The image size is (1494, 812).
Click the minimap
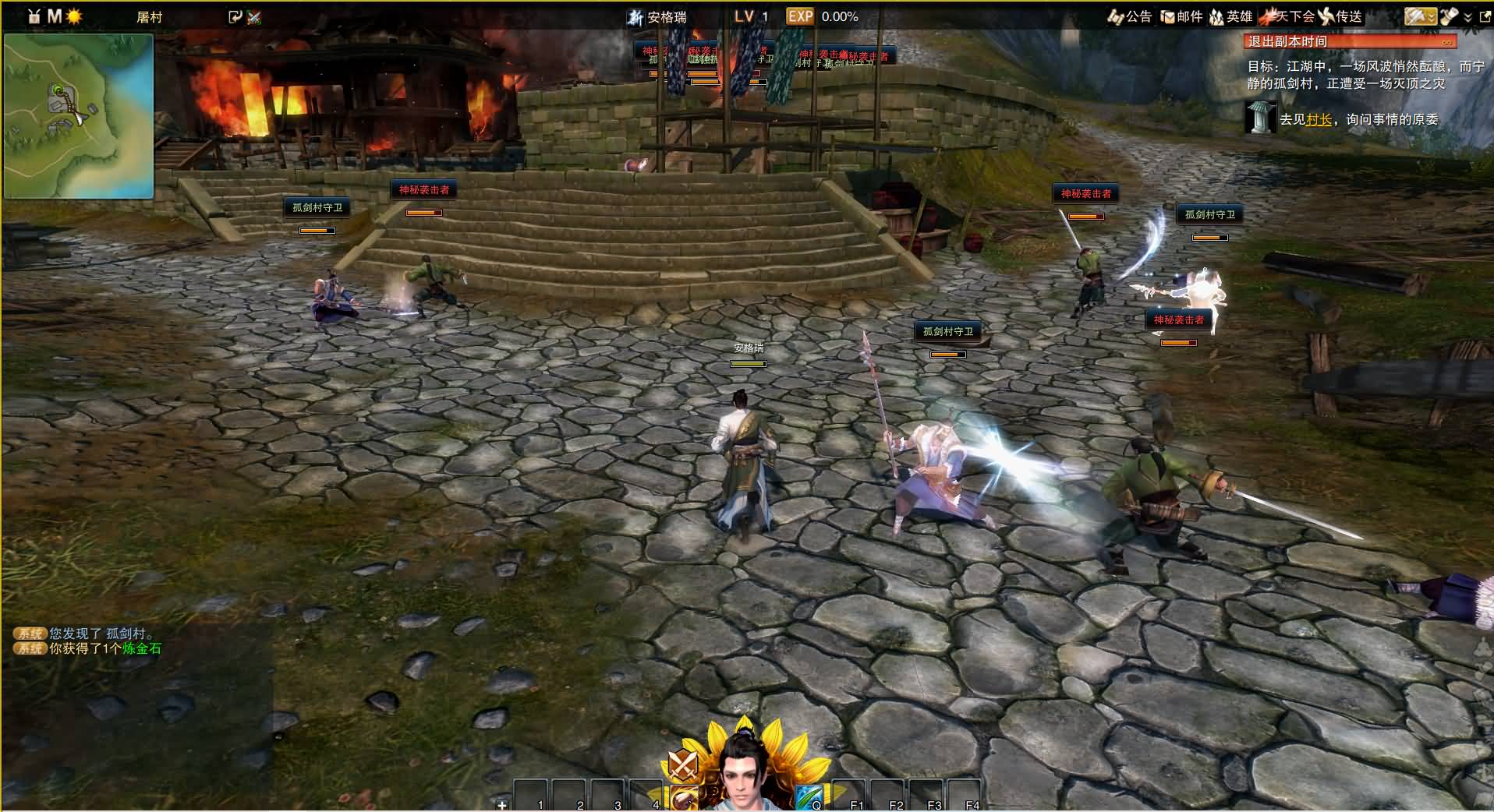pyautogui.click(x=78, y=115)
